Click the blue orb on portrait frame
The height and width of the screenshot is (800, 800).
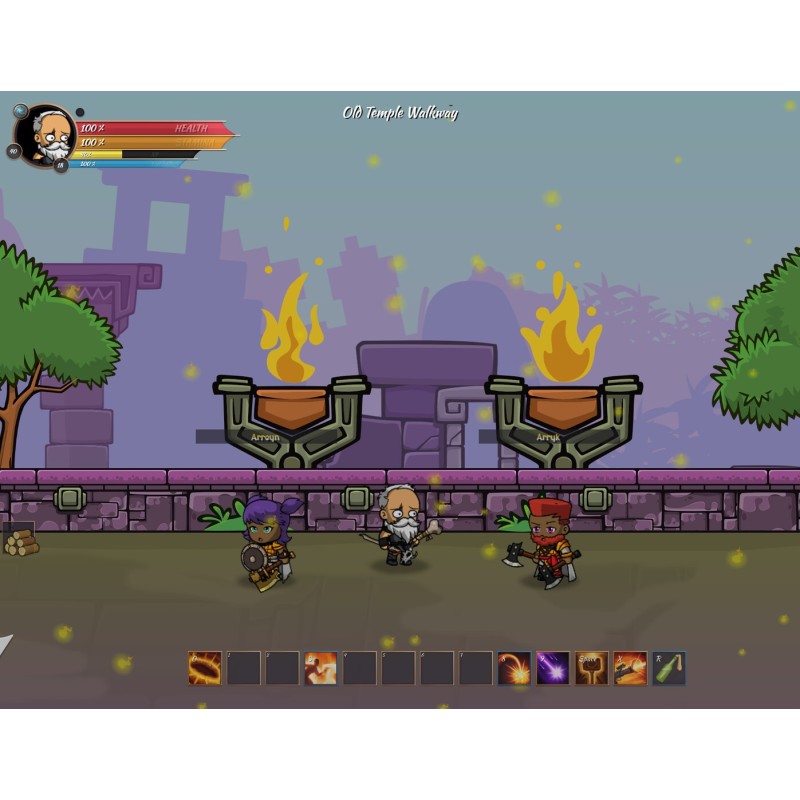tap(21, 111)
